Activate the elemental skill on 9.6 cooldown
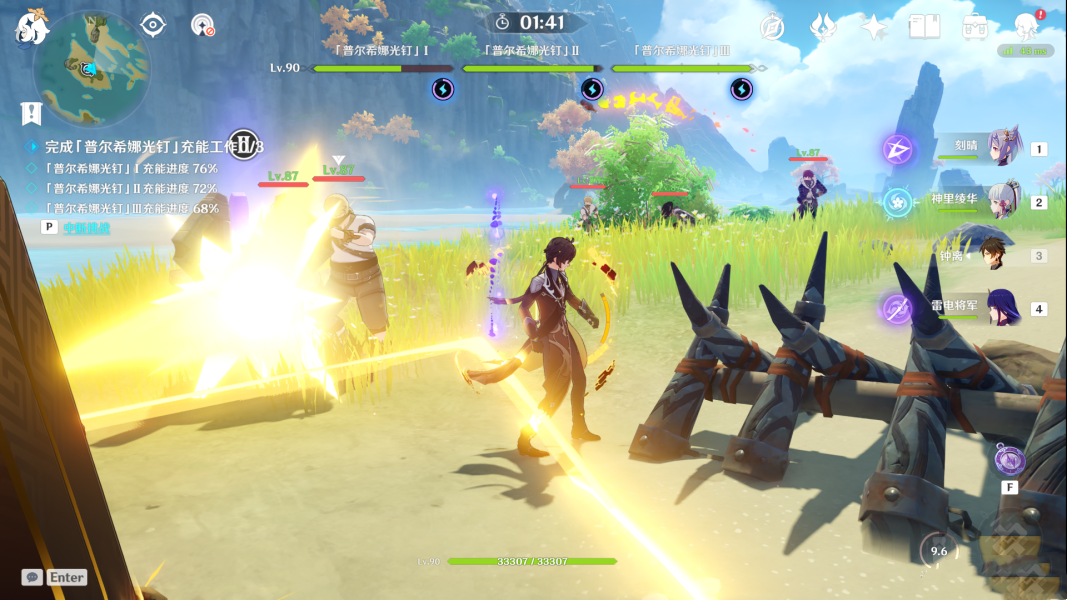This screenshot has height=600, width=1067. pos(938,551)
